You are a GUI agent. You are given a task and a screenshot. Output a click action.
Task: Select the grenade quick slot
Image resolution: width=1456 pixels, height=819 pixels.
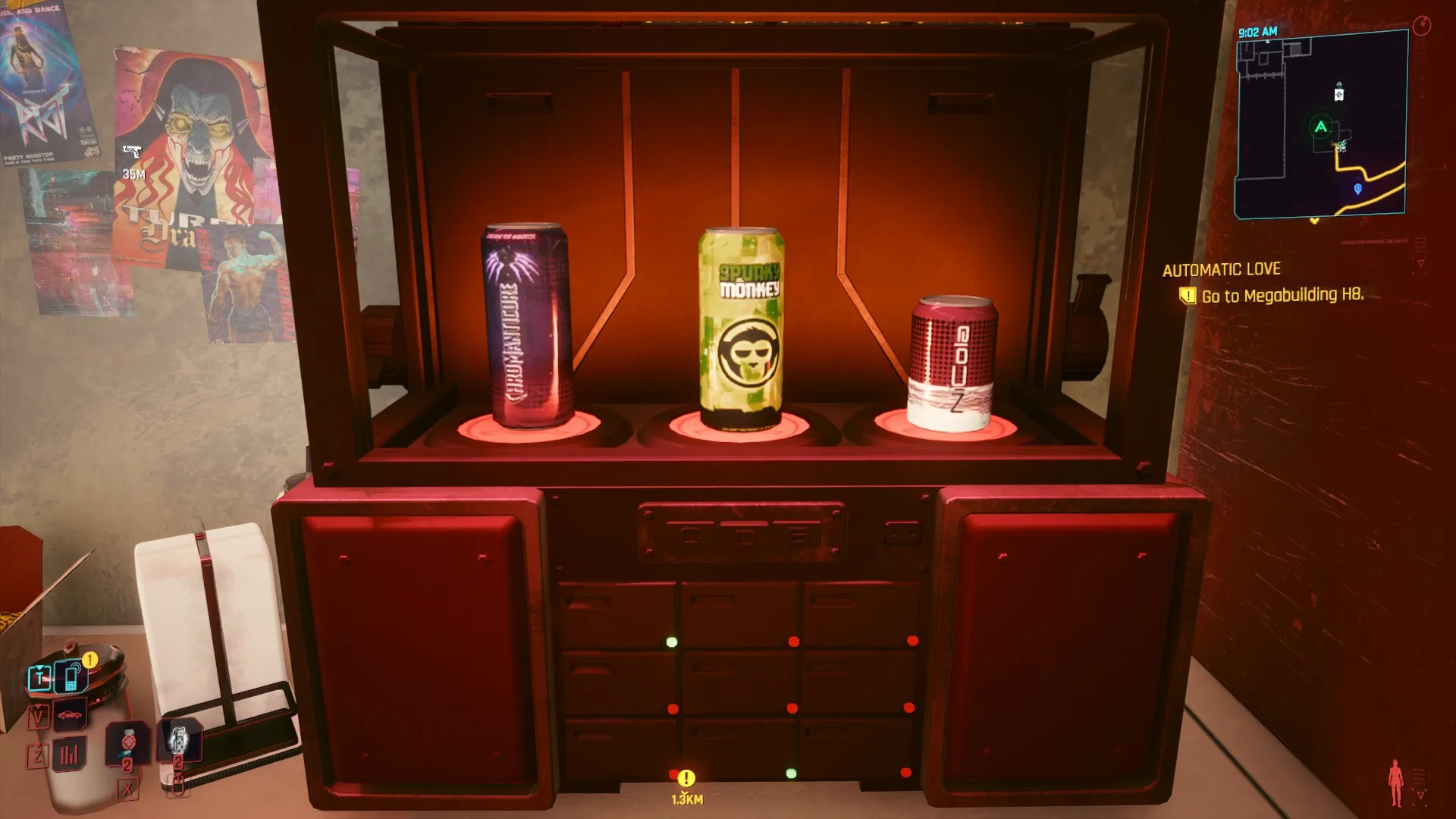point(179,739)
